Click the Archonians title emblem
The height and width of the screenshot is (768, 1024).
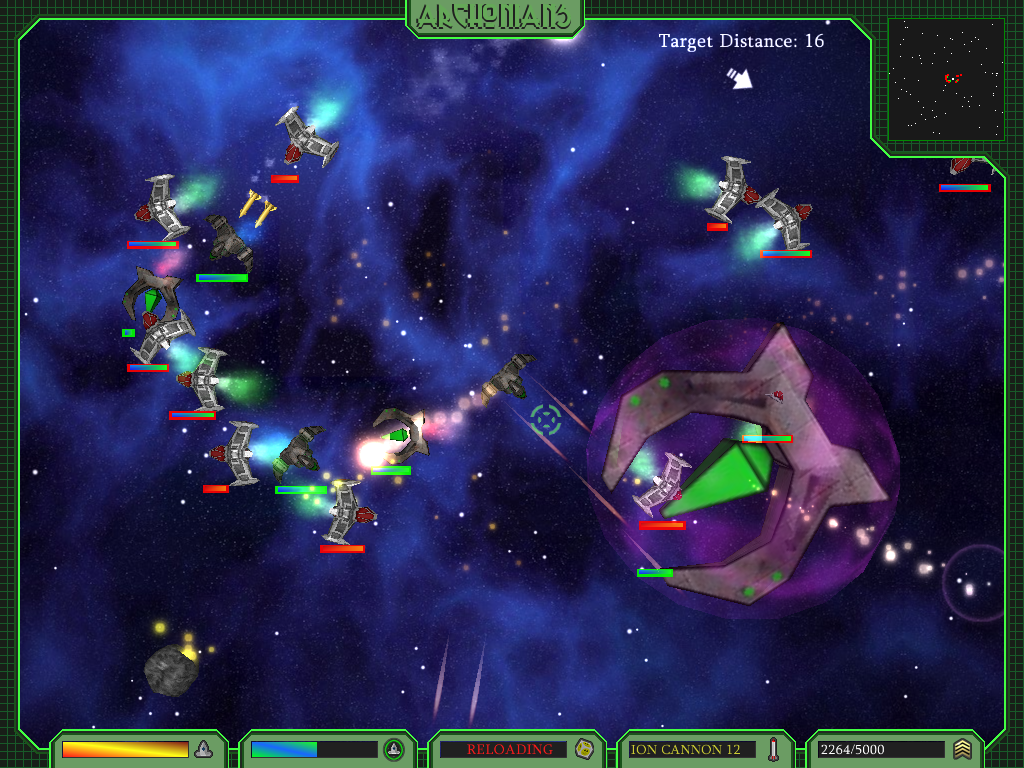point(495,16)
